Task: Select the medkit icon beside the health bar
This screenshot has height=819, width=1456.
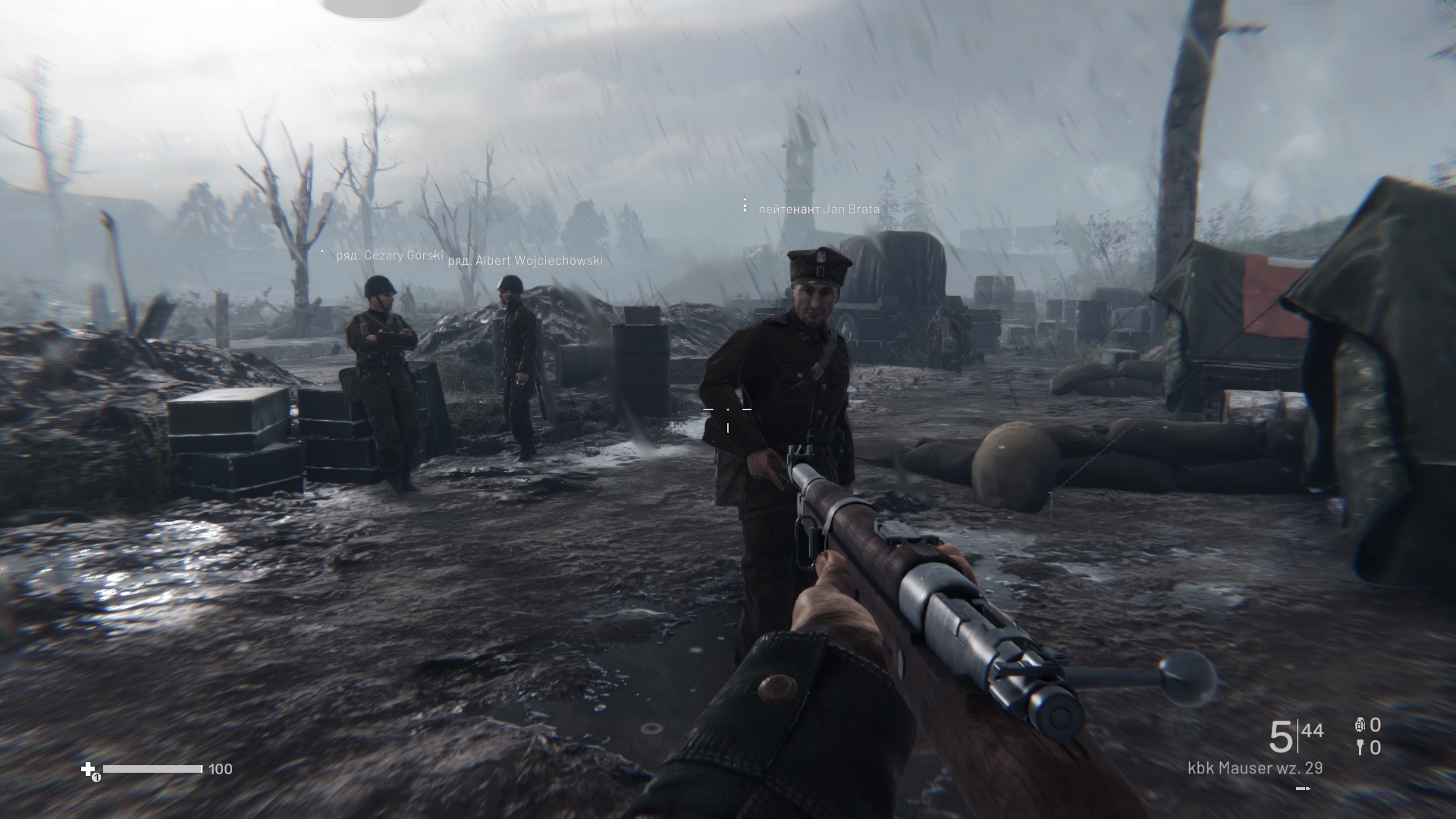Action: pyautogui.click(x=89, y=769)
